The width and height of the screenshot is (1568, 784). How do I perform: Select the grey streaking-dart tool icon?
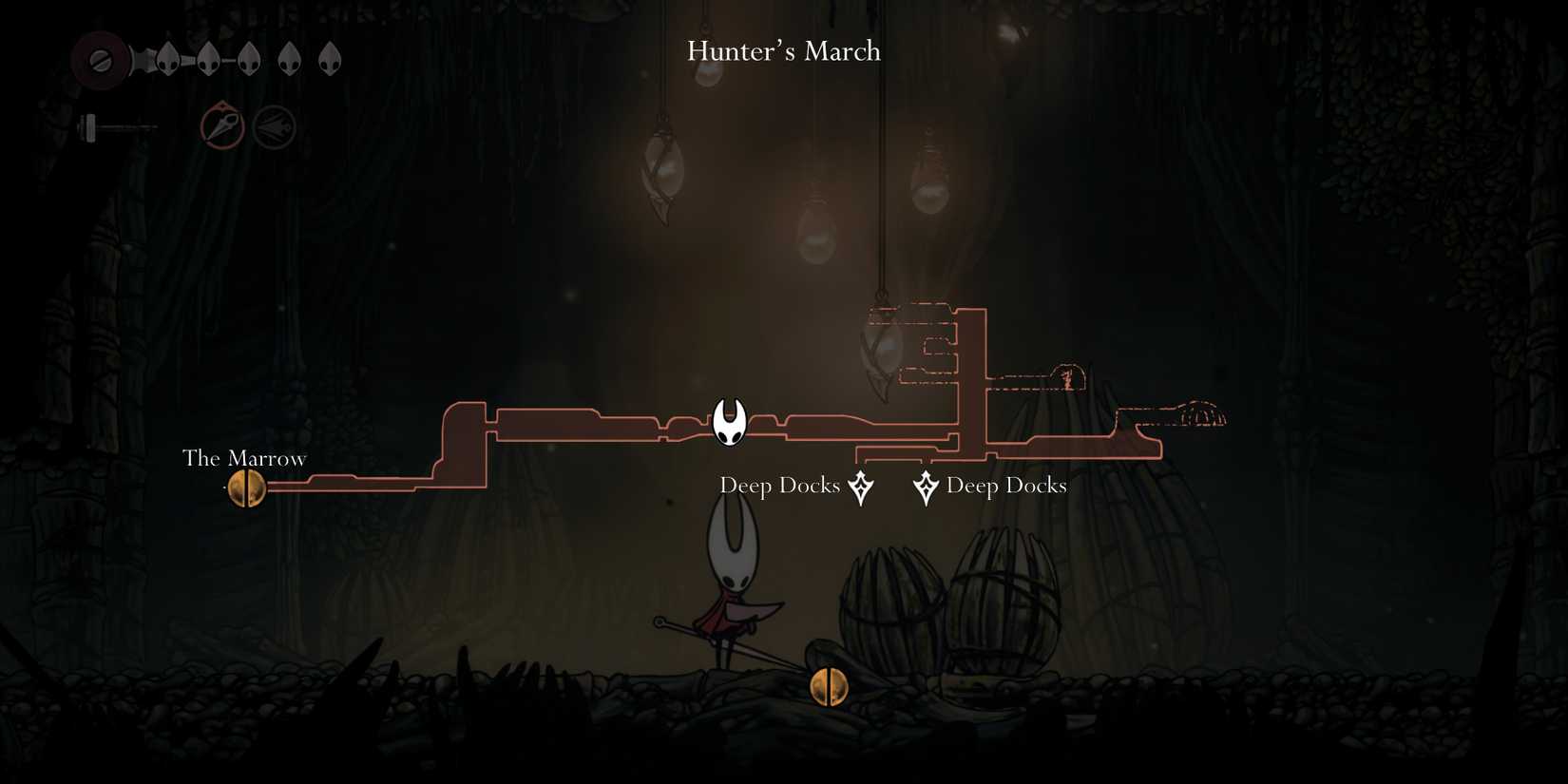[x=275, y=127]
